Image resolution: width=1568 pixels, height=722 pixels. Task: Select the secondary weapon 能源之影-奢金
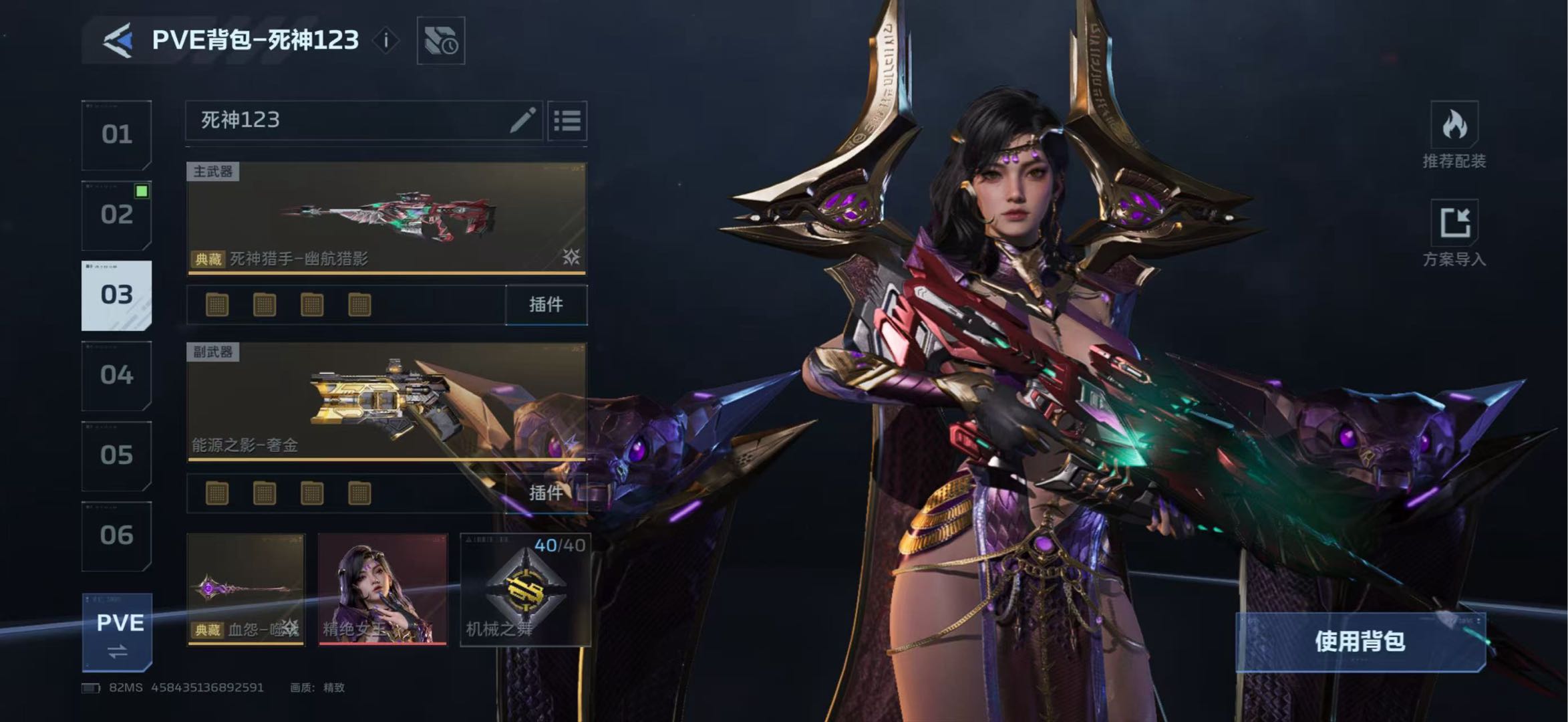pos(386,401)
